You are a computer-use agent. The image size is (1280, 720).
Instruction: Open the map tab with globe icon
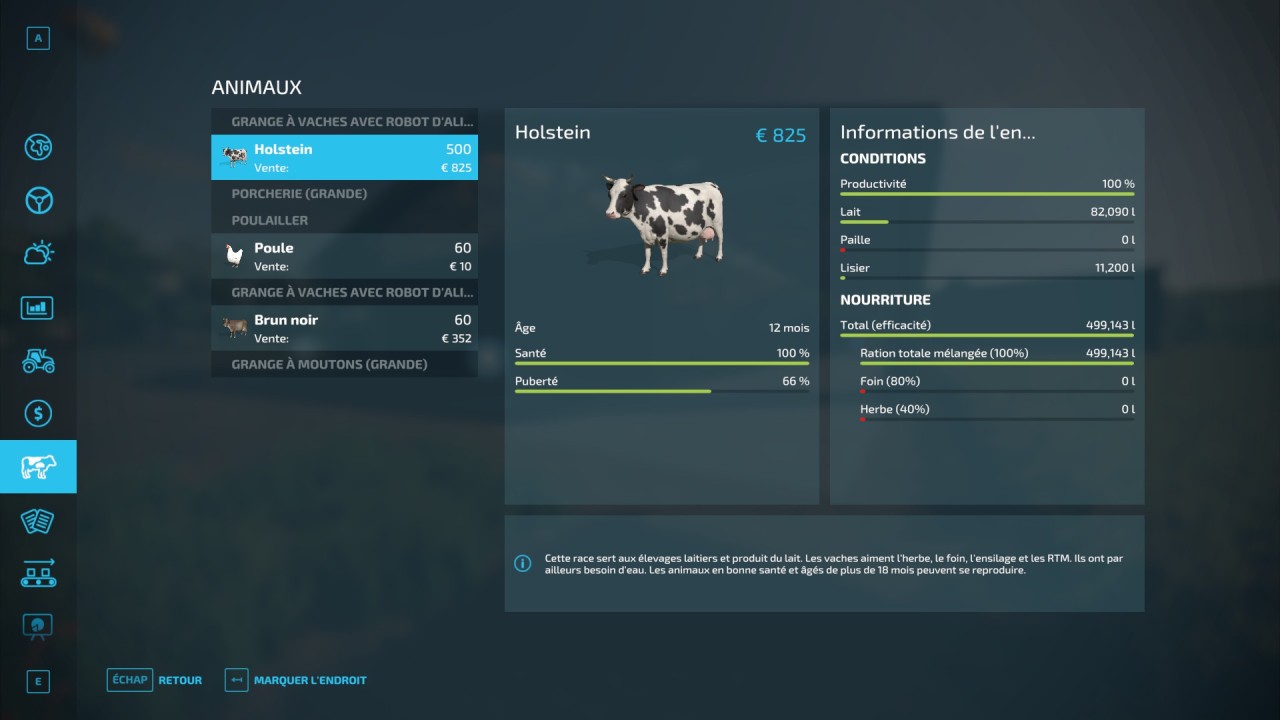pos(38,147)
